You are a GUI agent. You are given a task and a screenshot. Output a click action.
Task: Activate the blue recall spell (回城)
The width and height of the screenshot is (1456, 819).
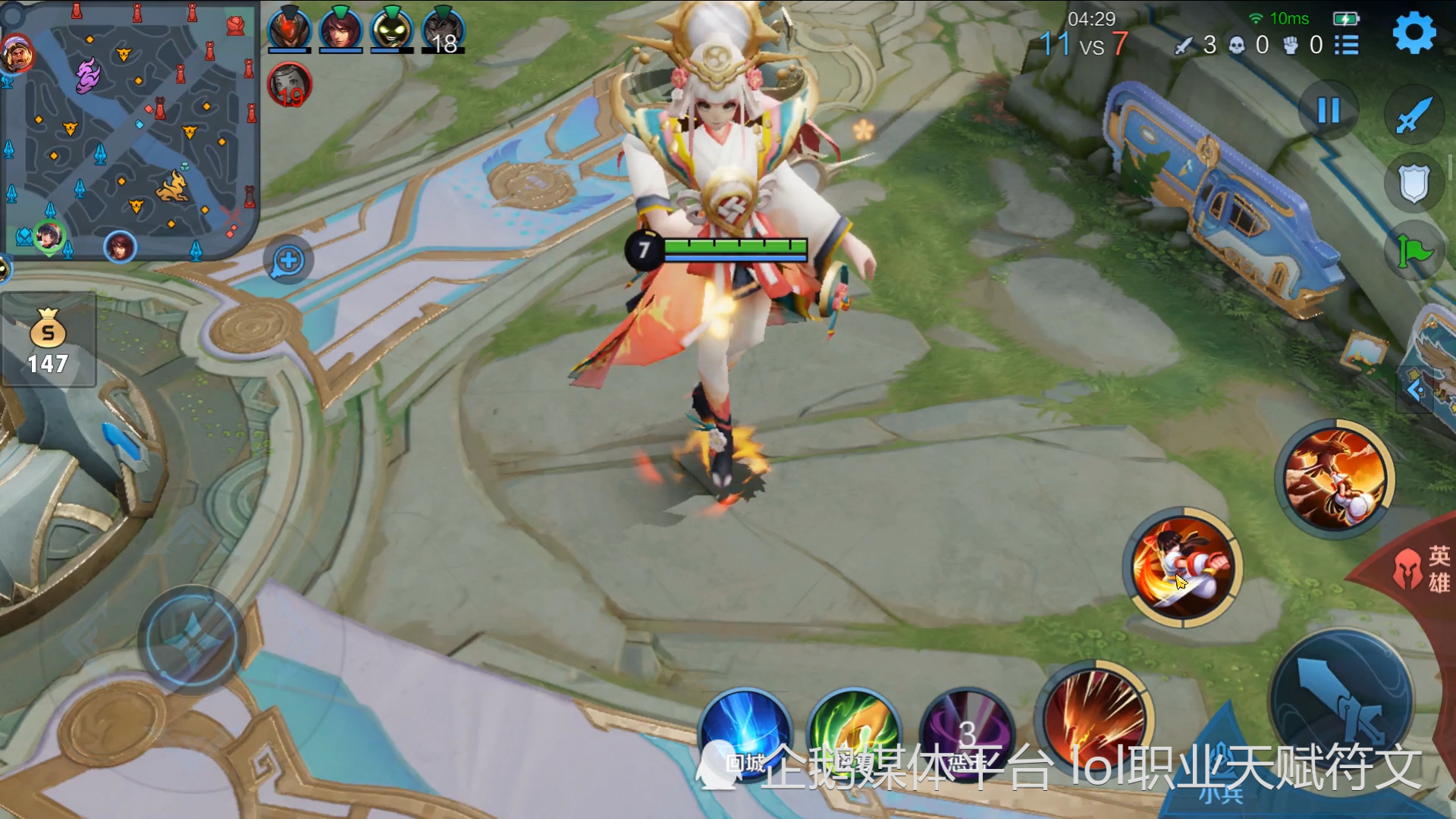745,732
